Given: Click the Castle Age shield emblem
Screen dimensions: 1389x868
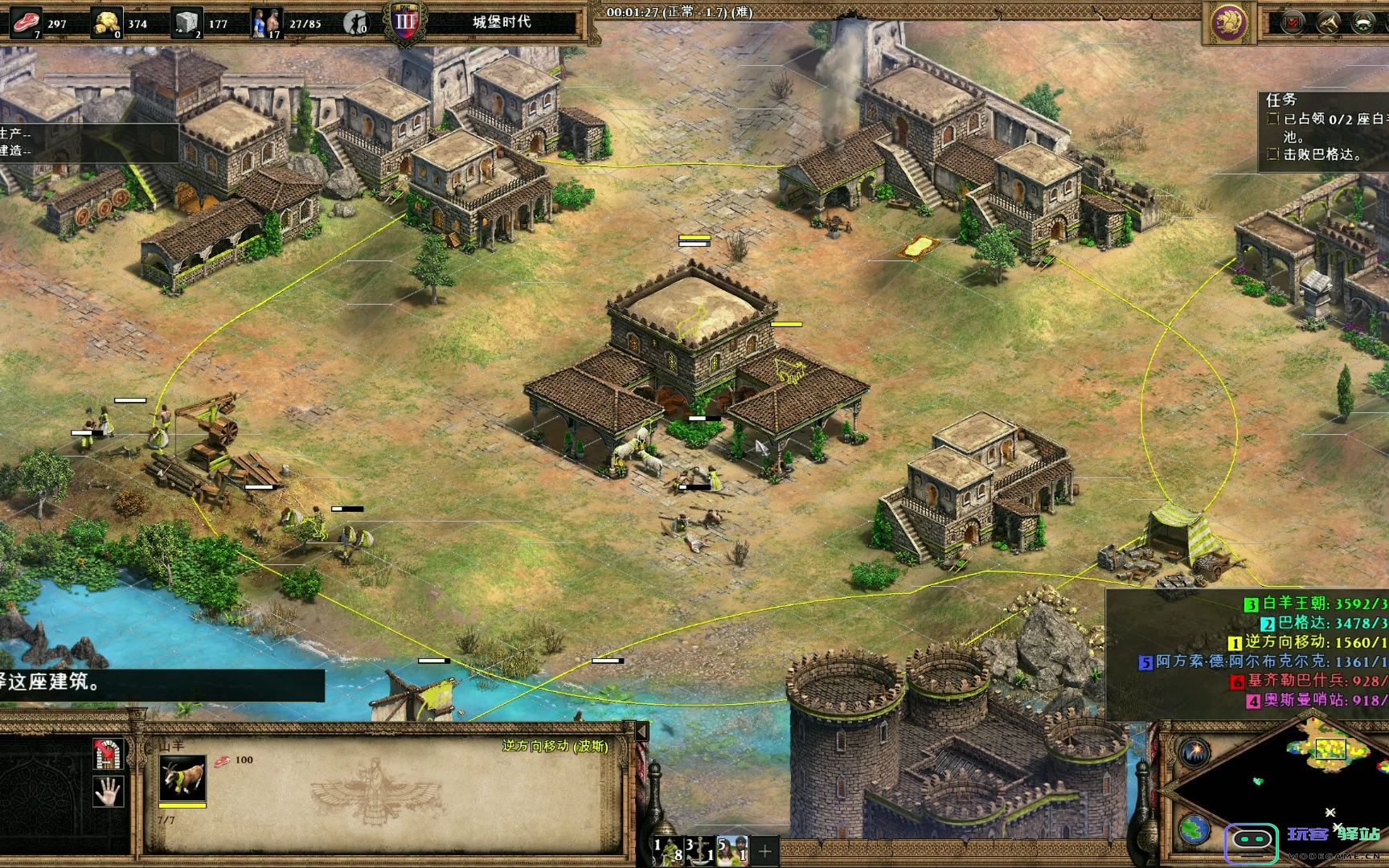Looking at the screenshot, I should (x=406, y=23).
